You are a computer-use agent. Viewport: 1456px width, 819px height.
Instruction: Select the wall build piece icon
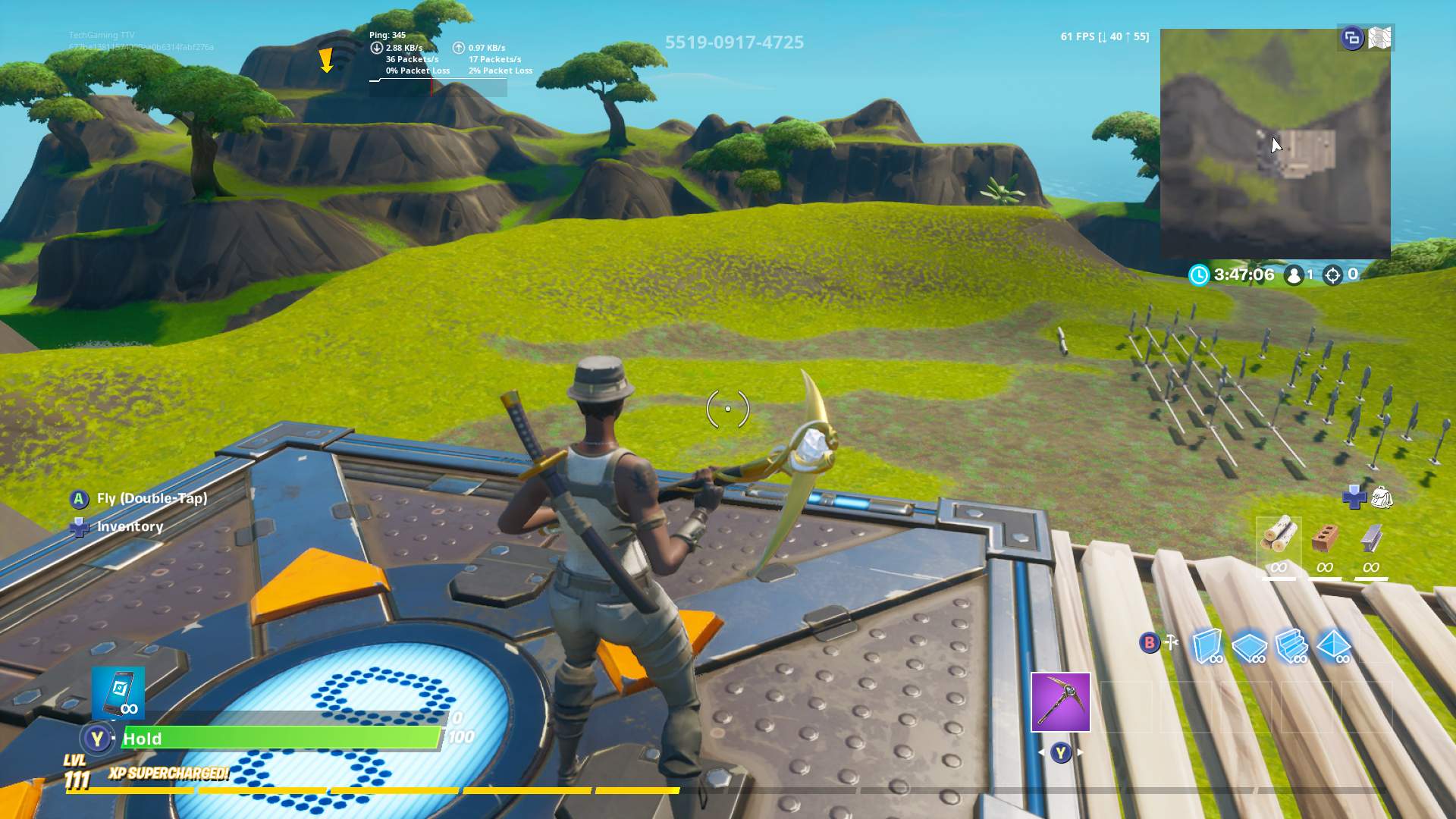click(1205, 645)
